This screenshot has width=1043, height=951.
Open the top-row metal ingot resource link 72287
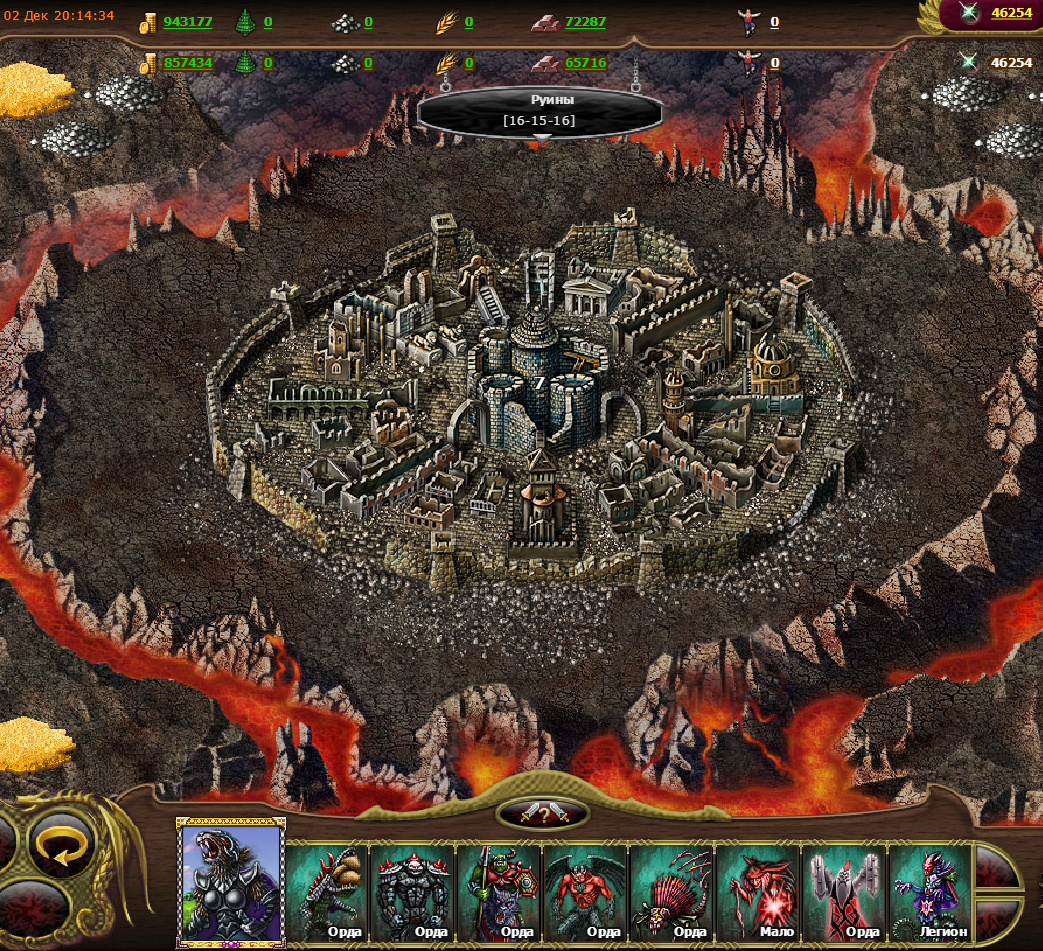tap(585, 22)
